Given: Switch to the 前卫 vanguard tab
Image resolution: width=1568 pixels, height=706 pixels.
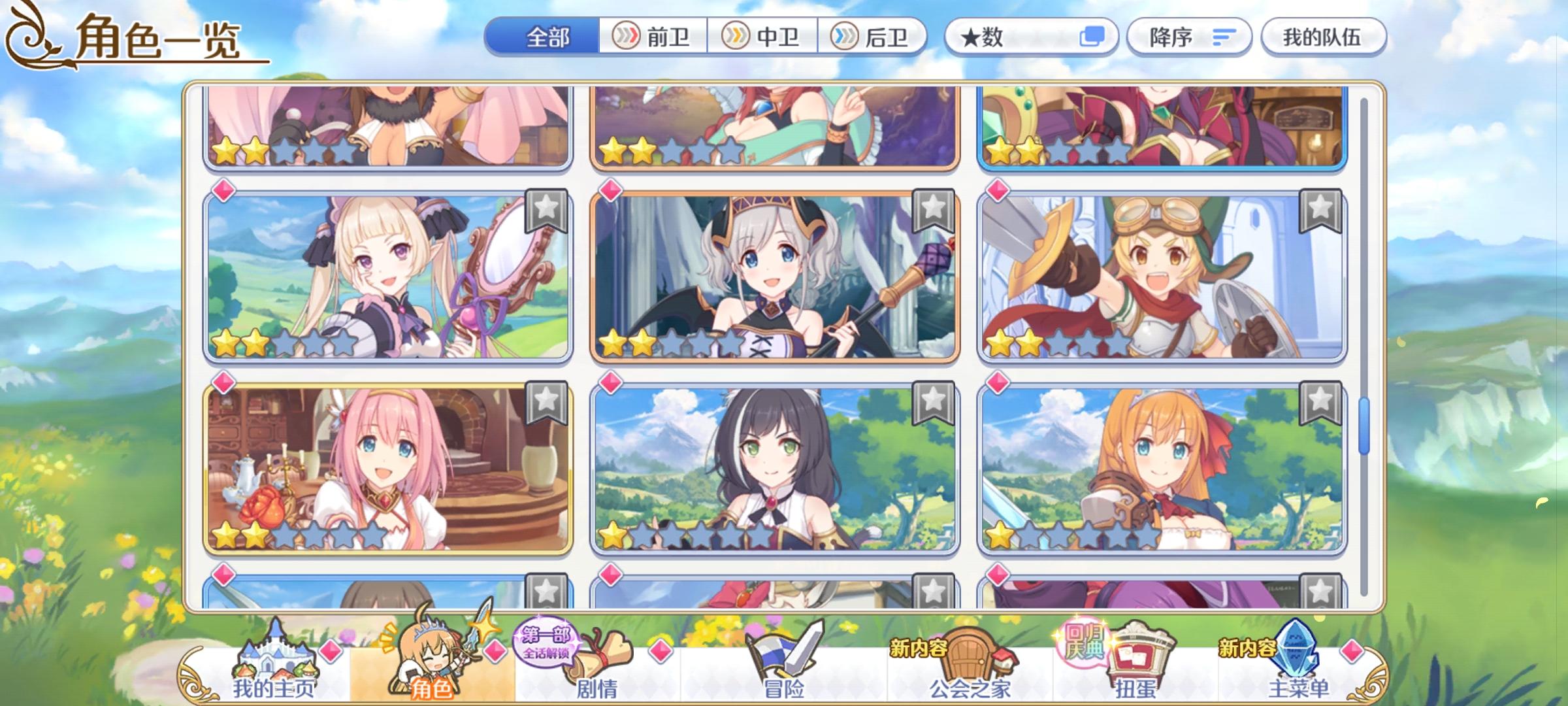Looking at the screenshot, I should point(651,37).
